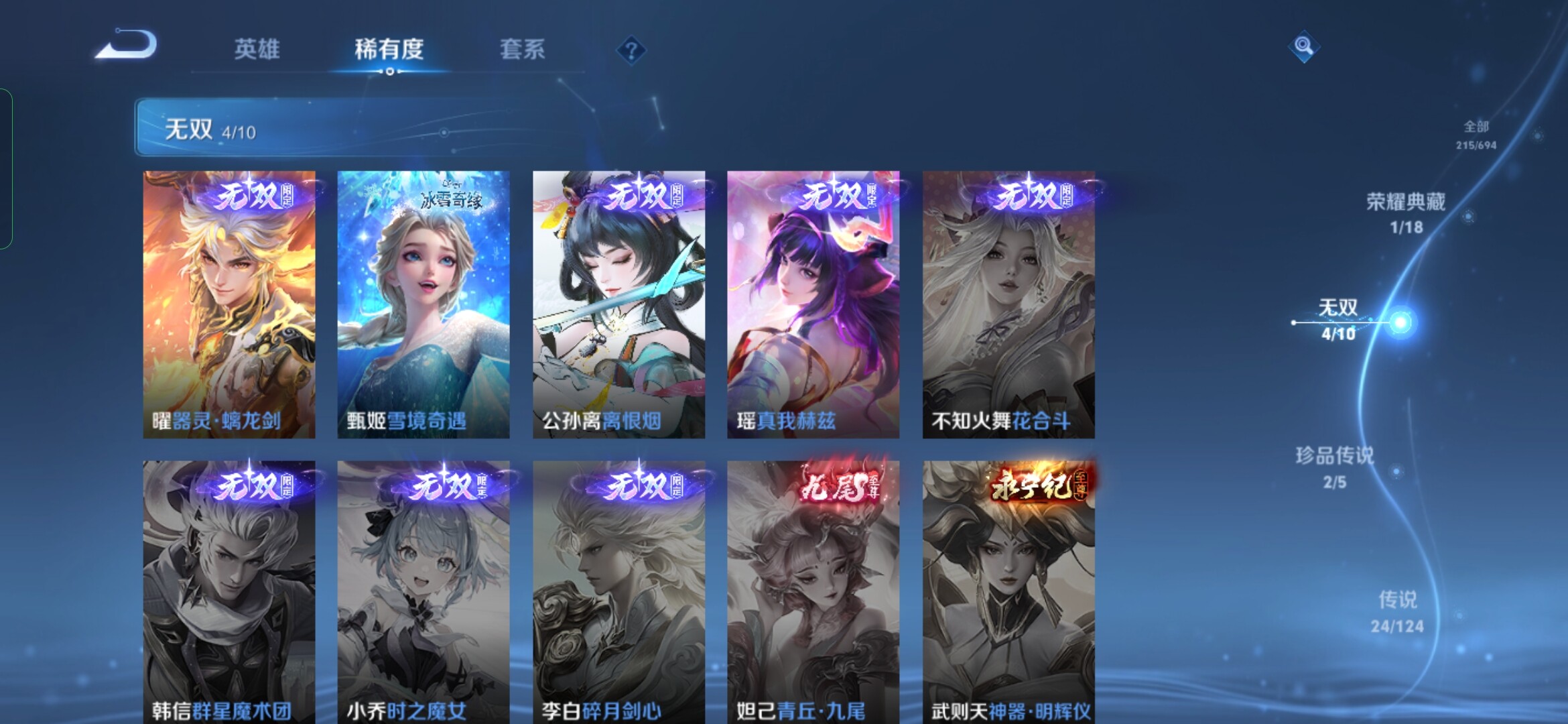Select the 曜 器灵·螭龙剑 skin card
Image resolution: width=1568 pixels, height=724 pixels.
[229, 304]
